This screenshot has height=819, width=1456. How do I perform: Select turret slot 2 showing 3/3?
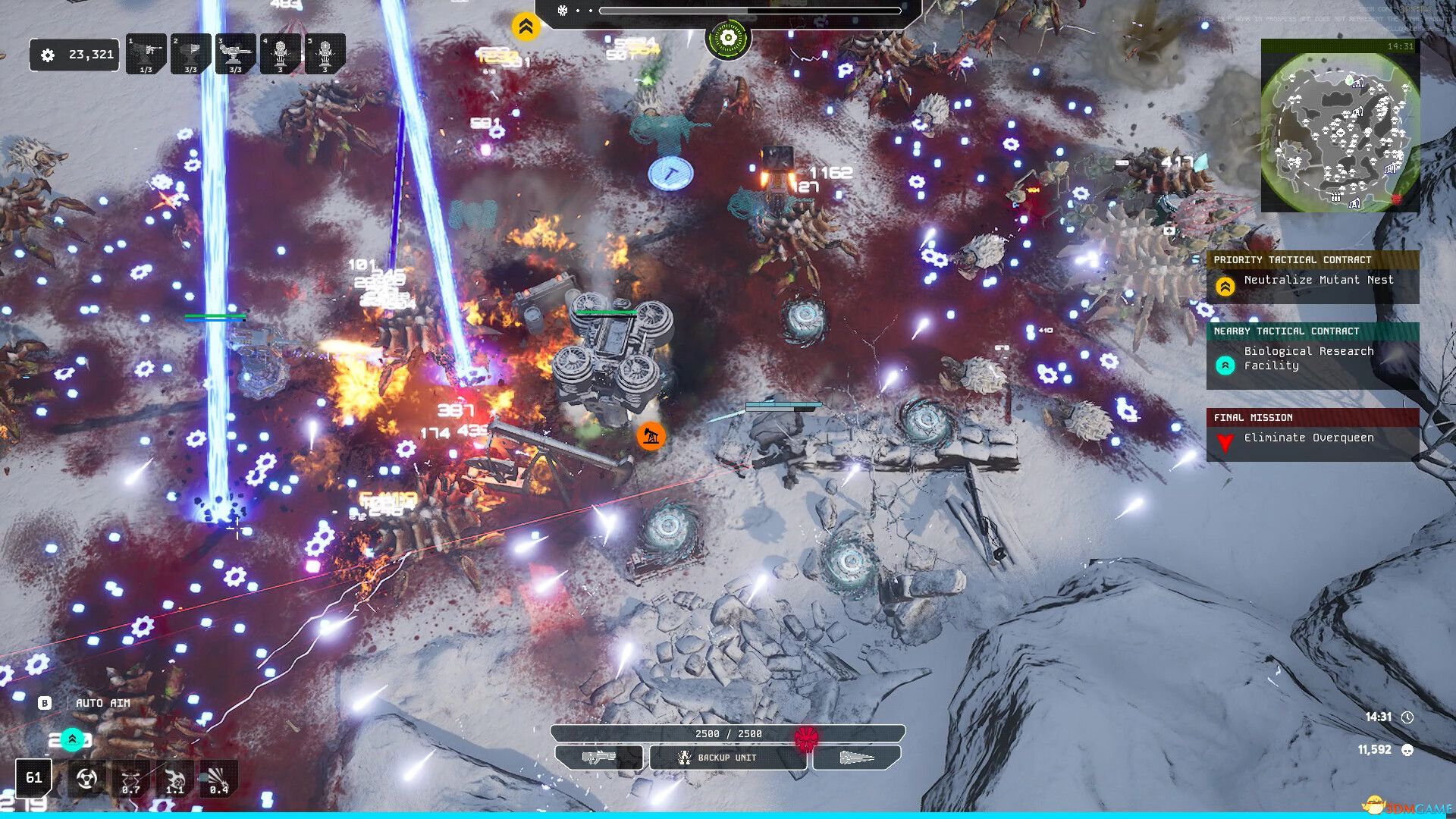coord(191,54)
